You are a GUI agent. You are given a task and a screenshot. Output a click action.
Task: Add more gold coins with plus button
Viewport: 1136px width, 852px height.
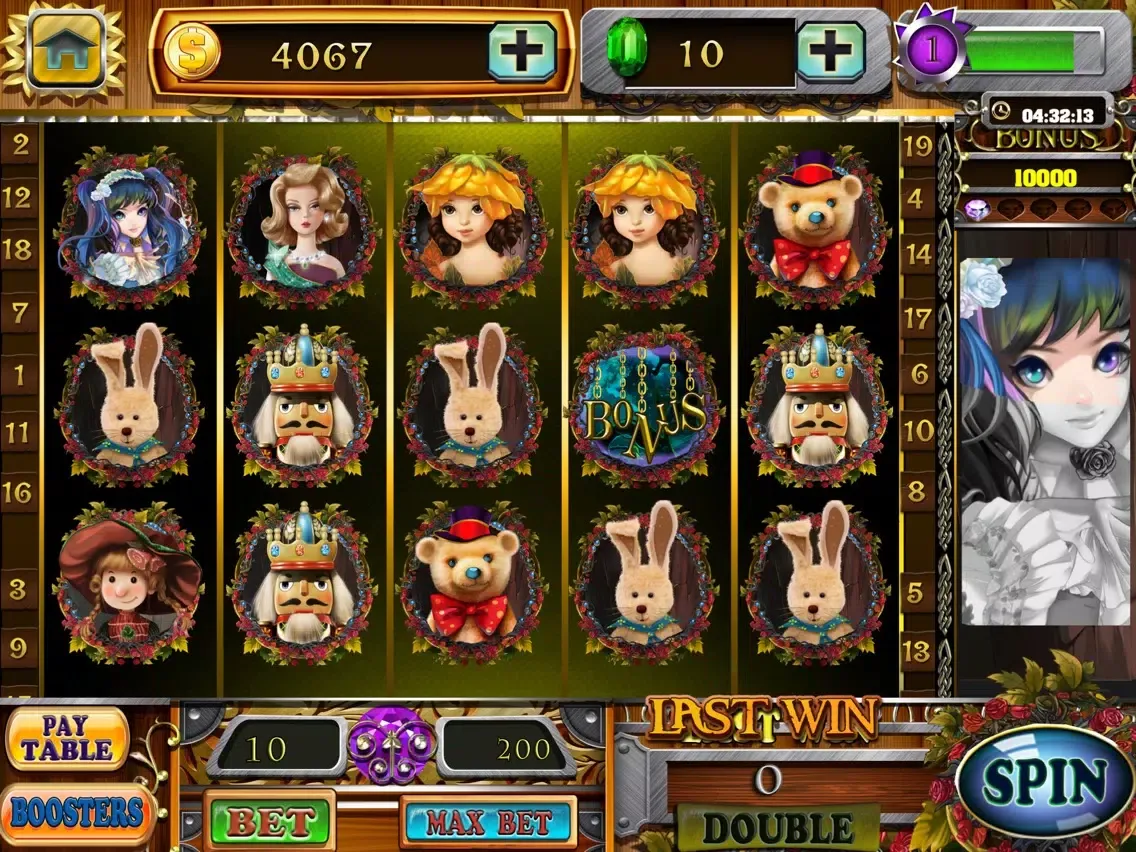(521, 51)
